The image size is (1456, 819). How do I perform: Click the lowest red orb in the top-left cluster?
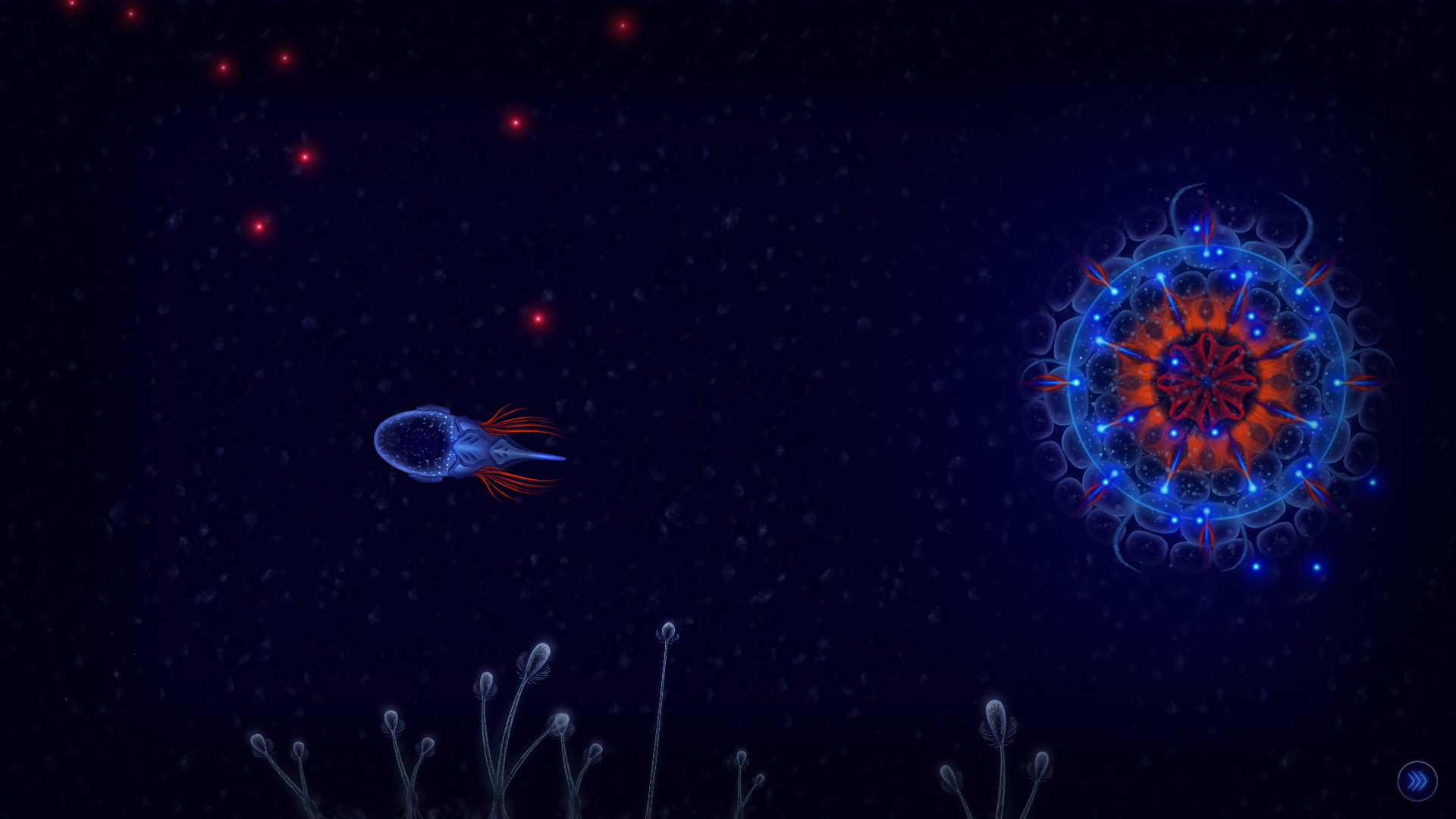(x=259, y=226)
